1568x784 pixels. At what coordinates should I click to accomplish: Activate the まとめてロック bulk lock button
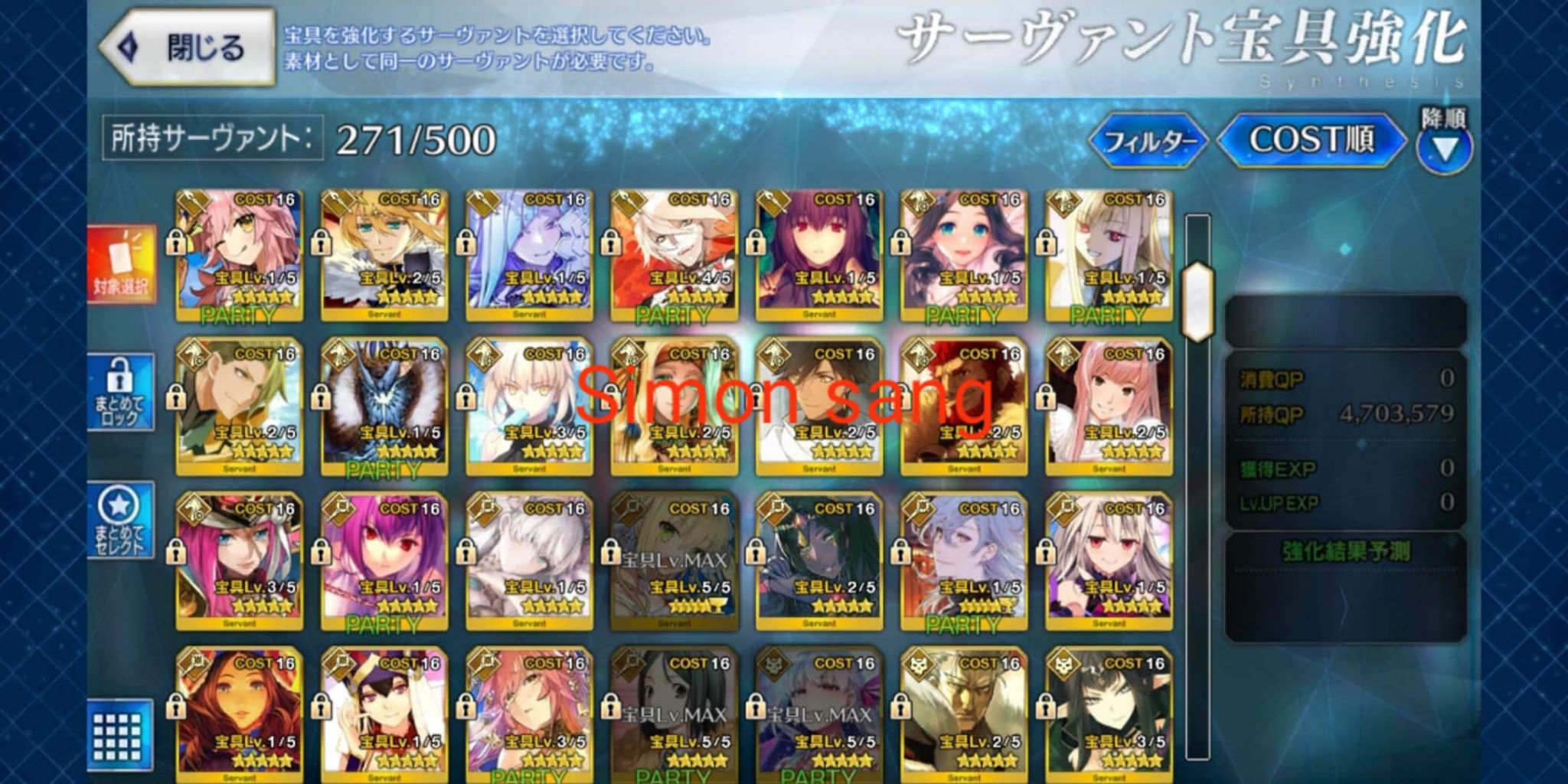(x=119, y=392)
